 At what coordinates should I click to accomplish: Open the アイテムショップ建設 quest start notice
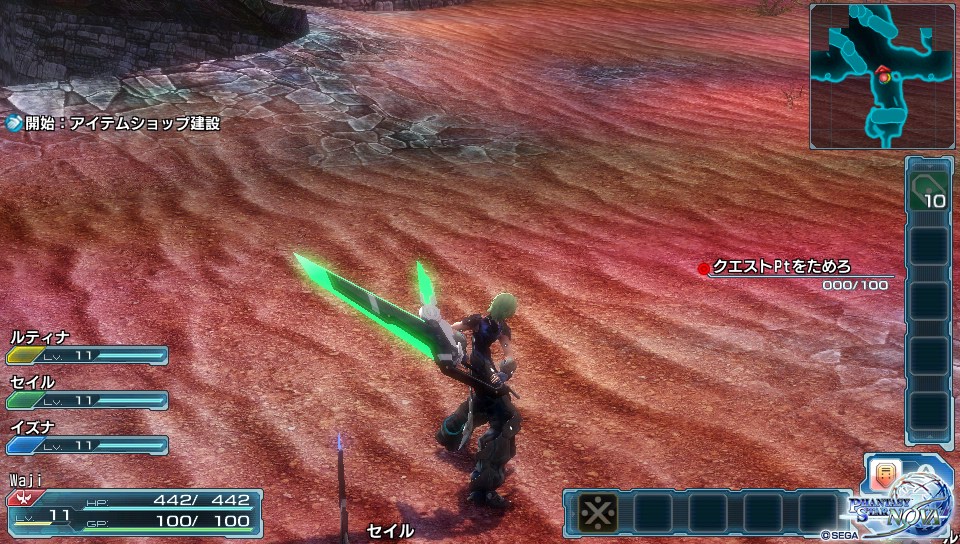113,124
